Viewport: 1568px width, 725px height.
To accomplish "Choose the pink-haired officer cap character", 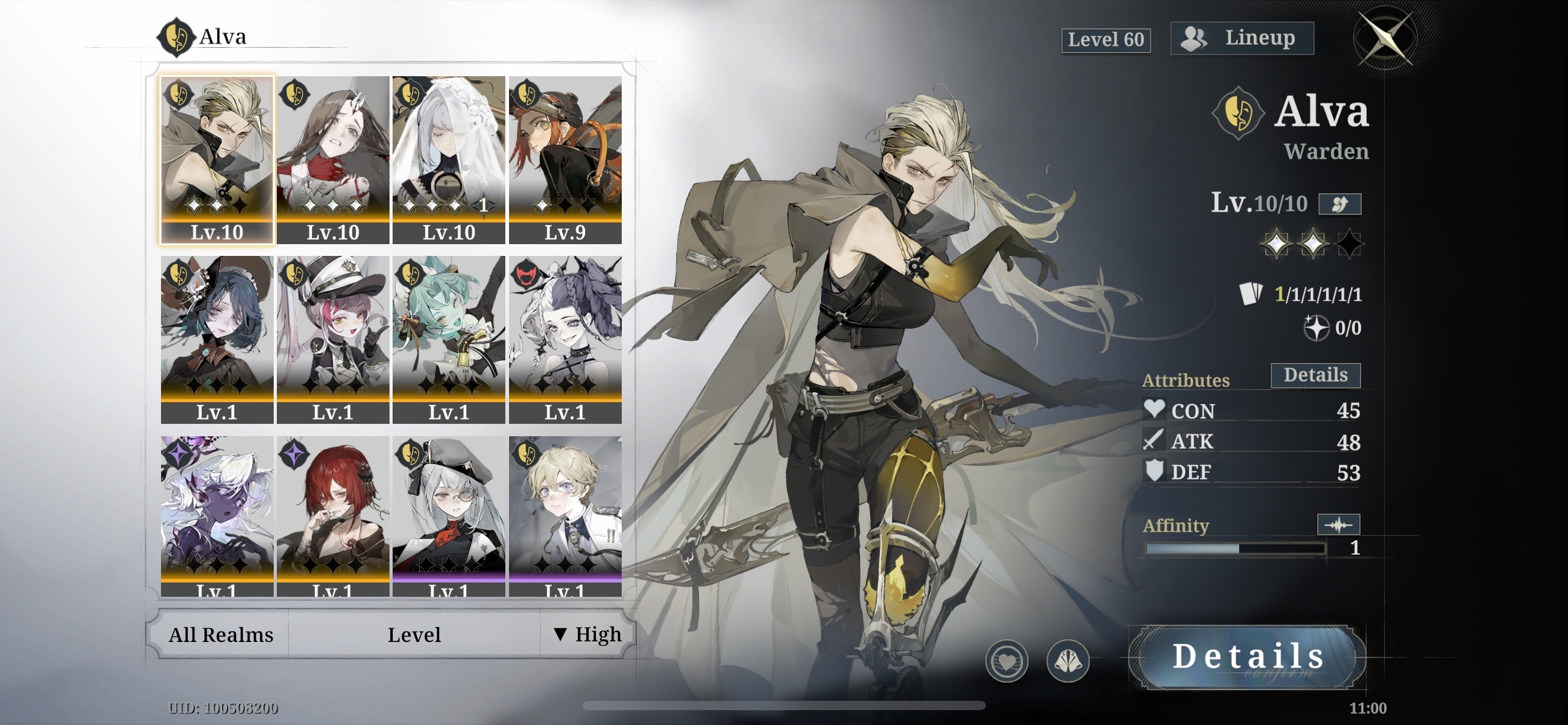I will tap(333, 339).
